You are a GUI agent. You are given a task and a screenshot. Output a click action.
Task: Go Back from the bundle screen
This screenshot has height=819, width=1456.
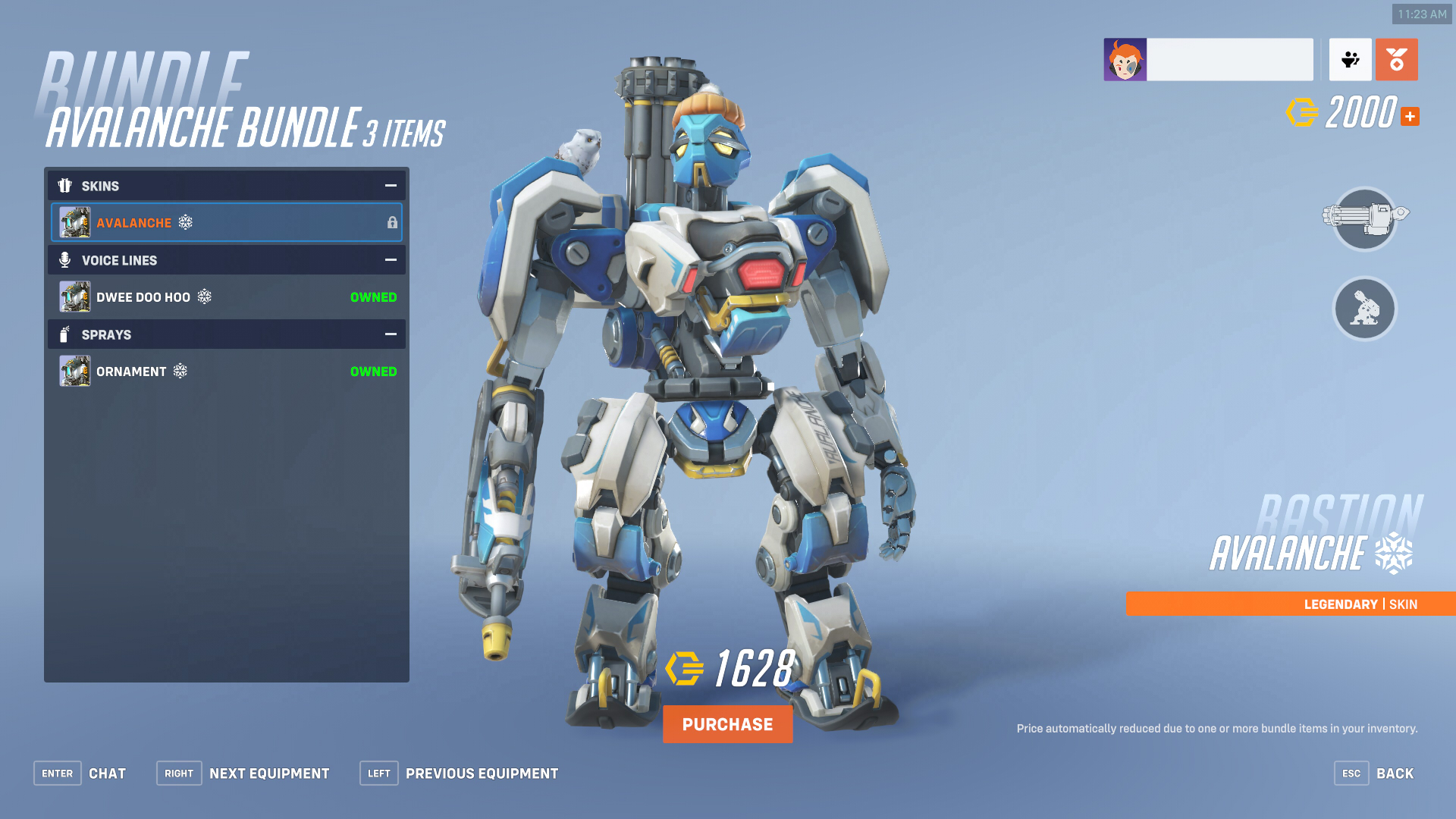coord(1395,773)
